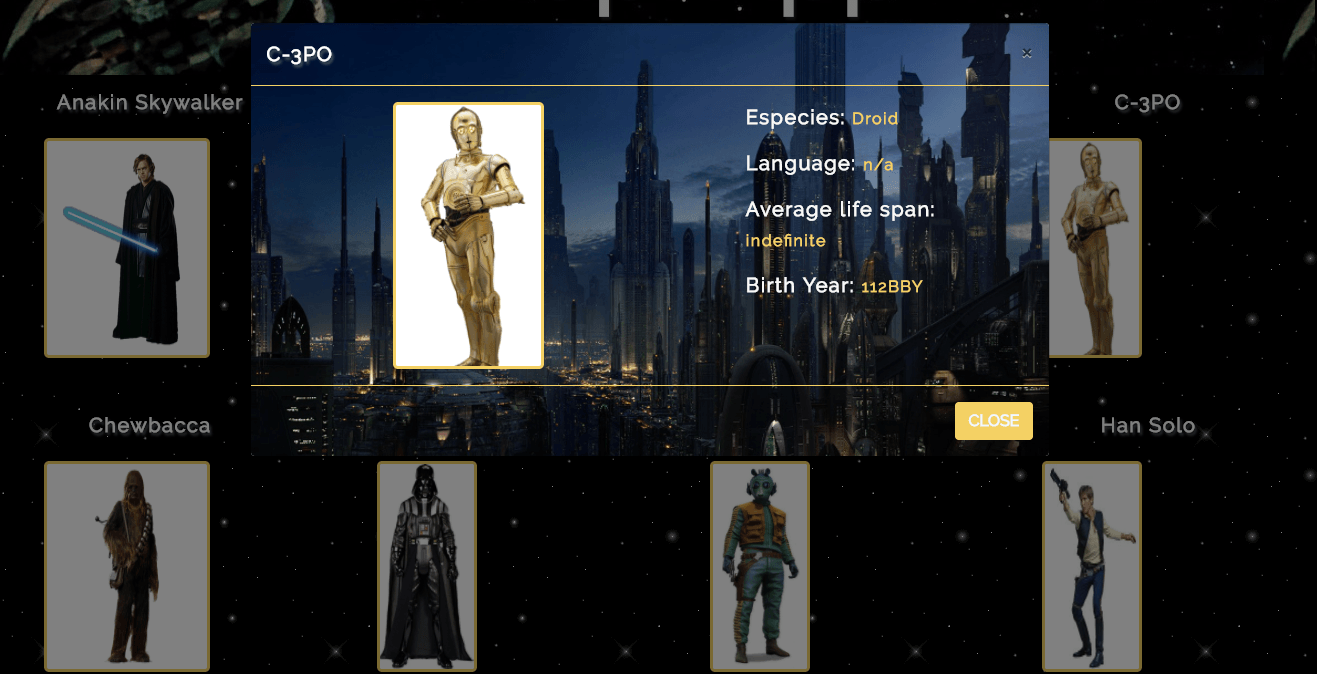Select the Anakin Skywalker character card
The width and height of the screenshot is (1317, 674).
click(127, 248)
